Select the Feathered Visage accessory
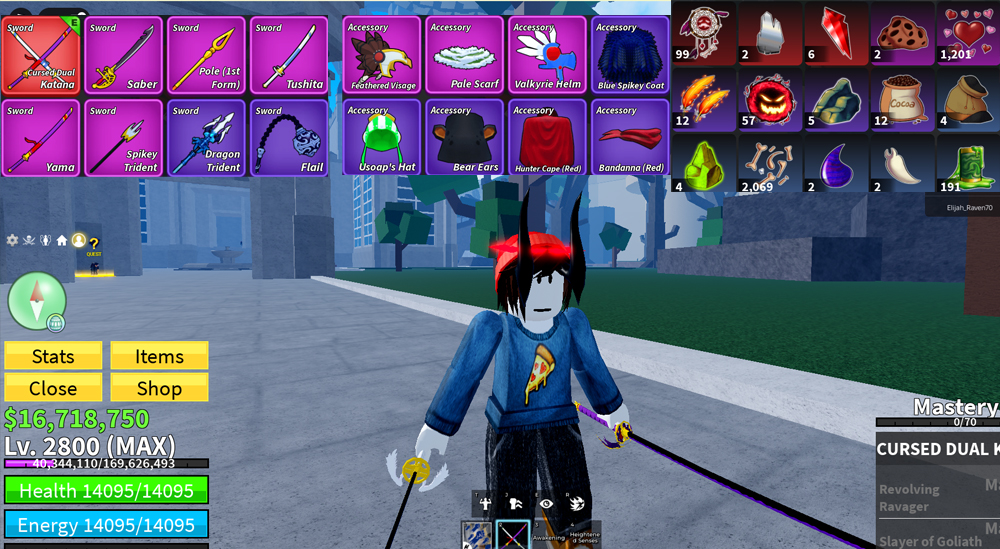1000x549 pixels. pyautogui.click(x=383, y=55)
